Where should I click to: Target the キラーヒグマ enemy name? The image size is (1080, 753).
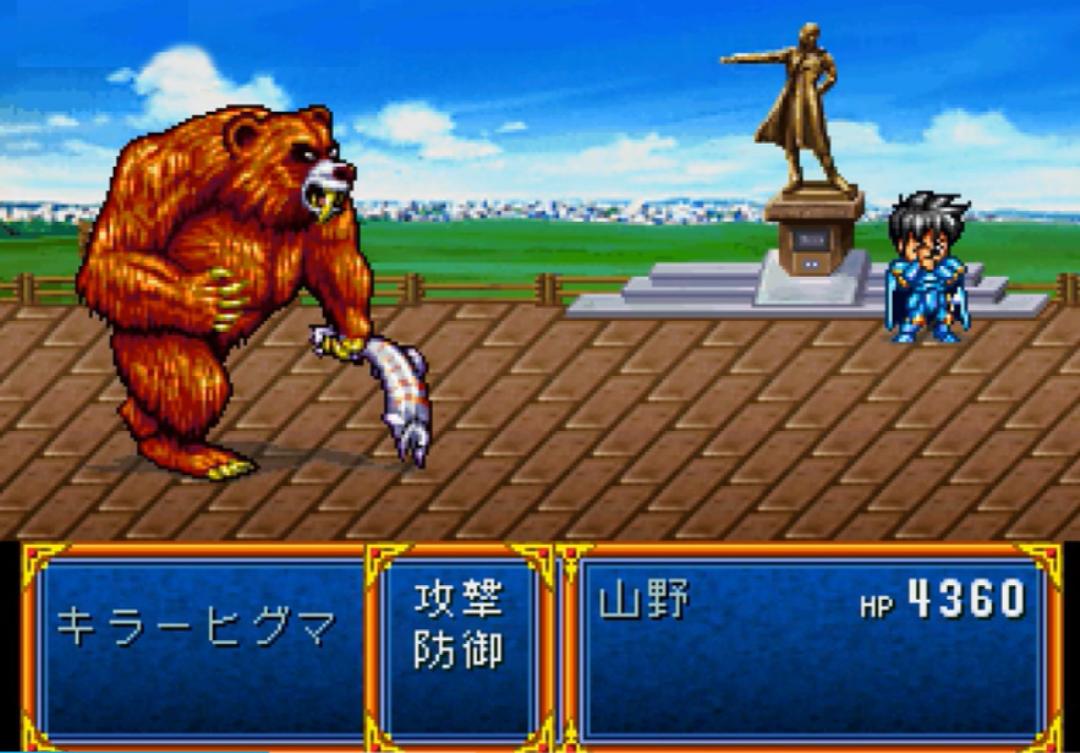[x=196, y=627]
